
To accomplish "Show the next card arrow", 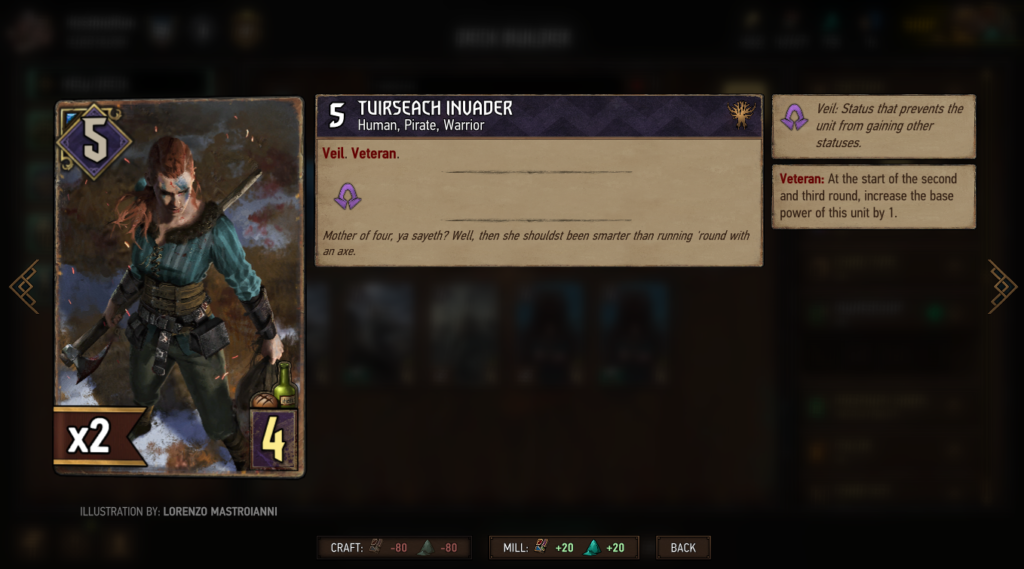I will click(1001, 287).
